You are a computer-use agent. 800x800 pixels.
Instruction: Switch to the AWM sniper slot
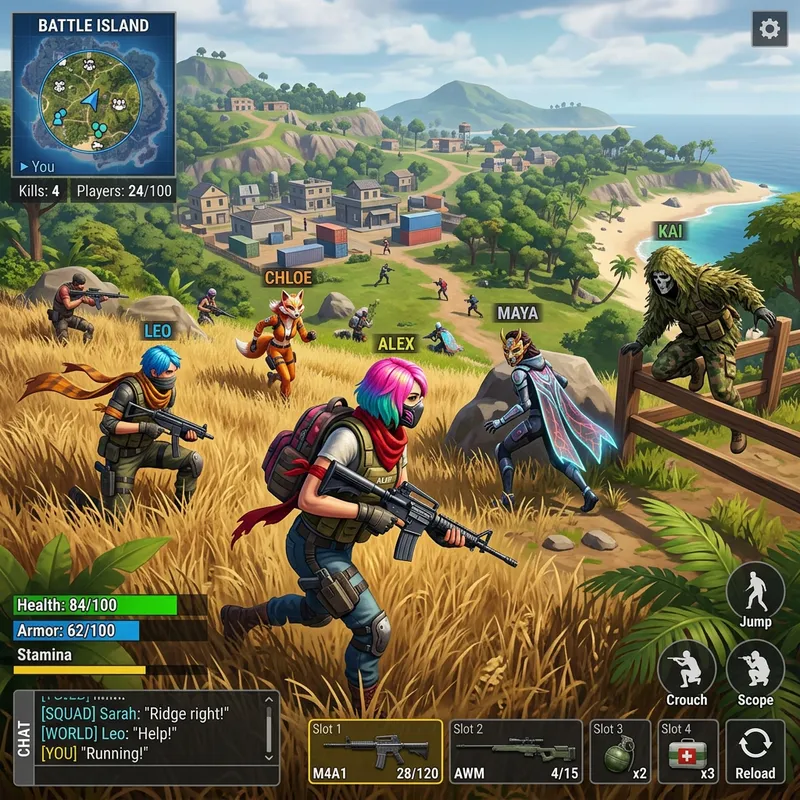[516, 751]
